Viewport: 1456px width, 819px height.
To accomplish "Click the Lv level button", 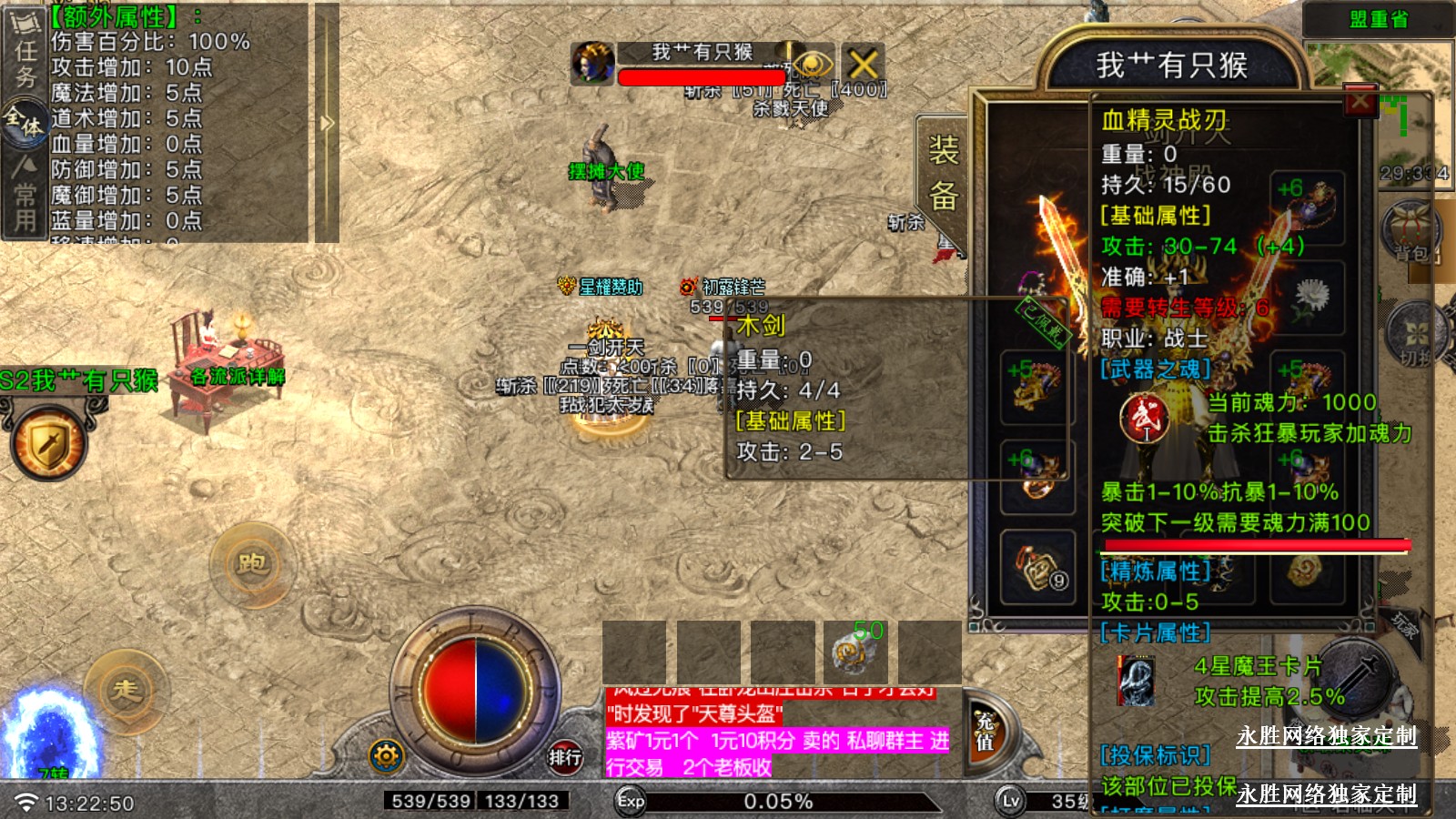I will [1010, 801].
